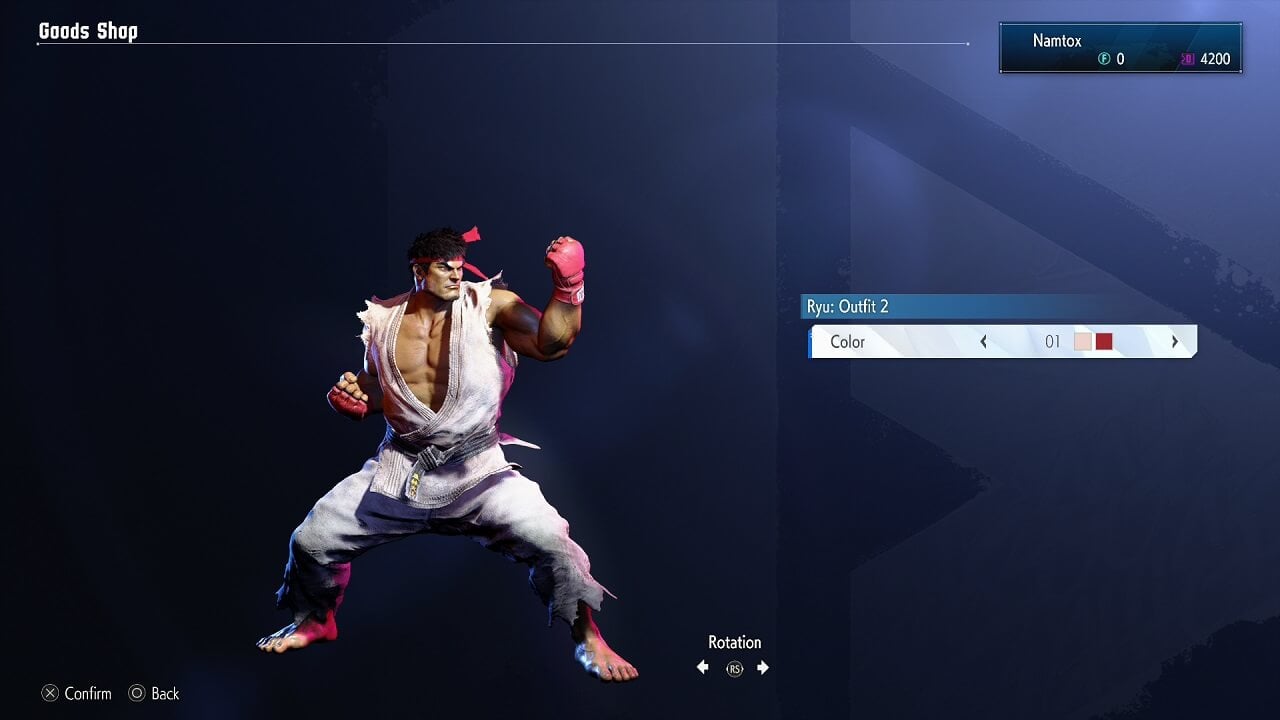This screenshot has height=720, width=1280.
Task: Click the Fighter Coins currency icon
Action: 1102,58
